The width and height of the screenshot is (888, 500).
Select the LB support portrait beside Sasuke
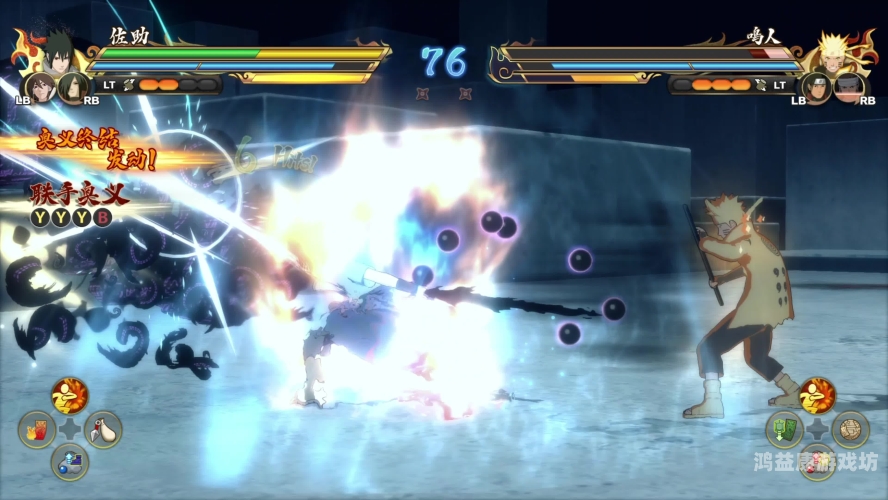40,87
